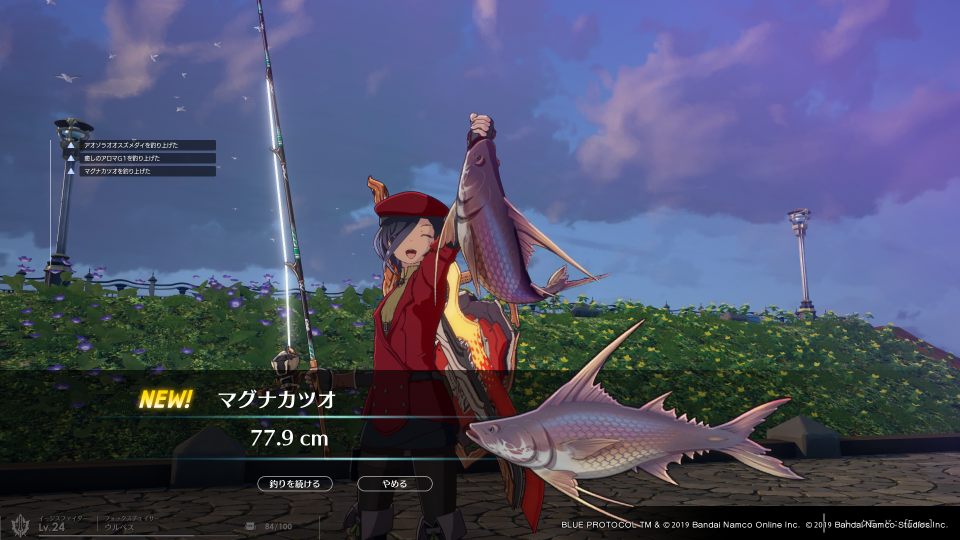Choose 釣りを続ける to continue fishing
This screenshot has height=540, width=960.
(x=294, y=484)
